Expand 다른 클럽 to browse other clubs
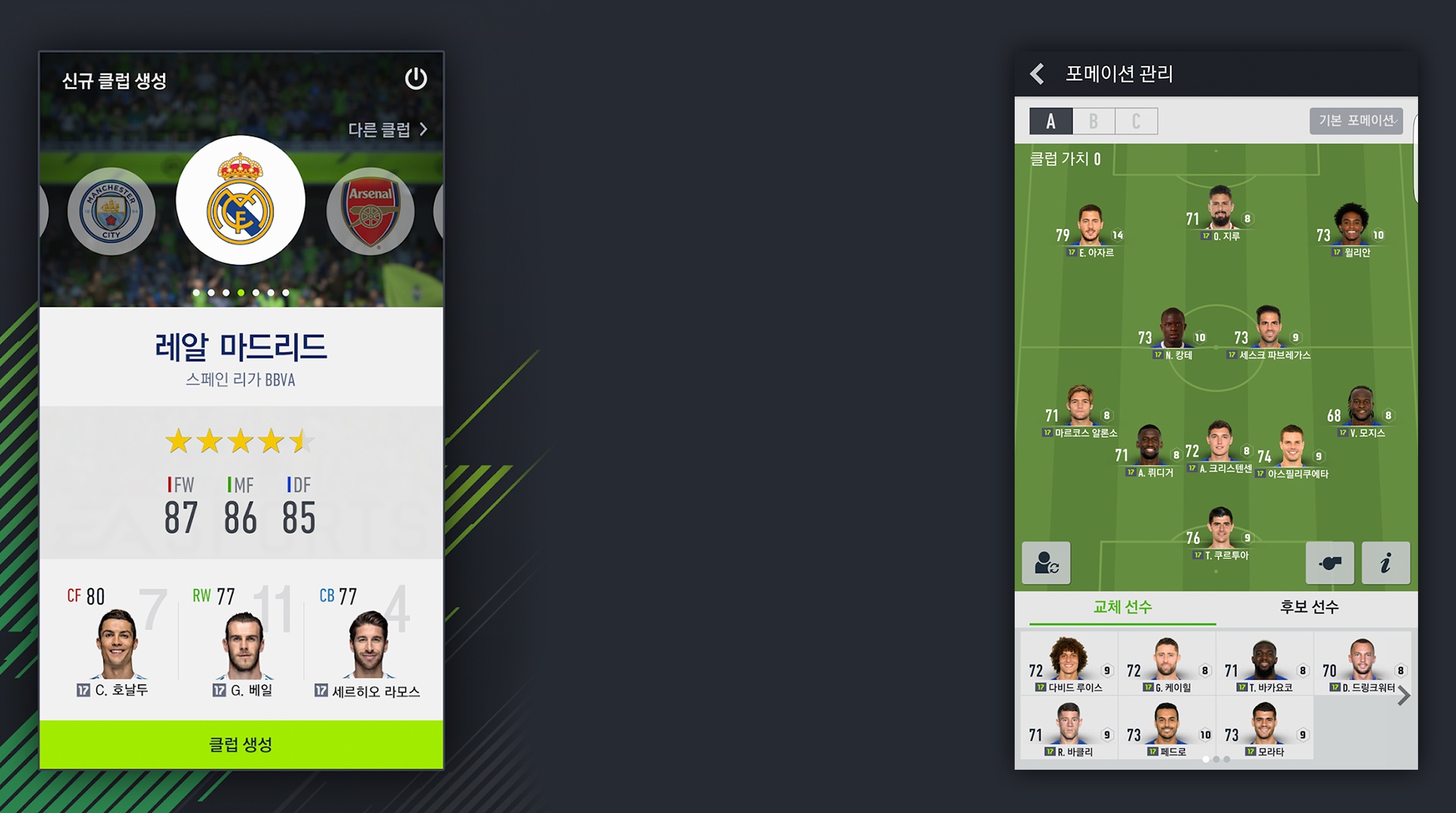 point(387,130)
